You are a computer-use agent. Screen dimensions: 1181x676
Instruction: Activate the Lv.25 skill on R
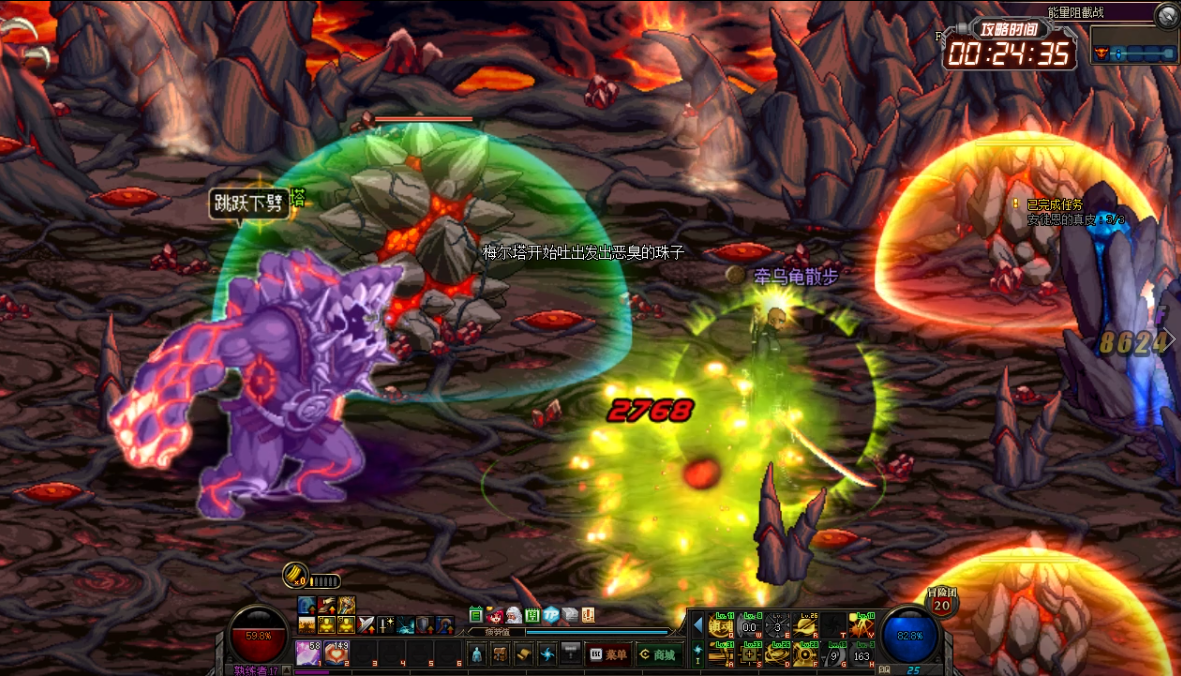click(x=805, y=627)
